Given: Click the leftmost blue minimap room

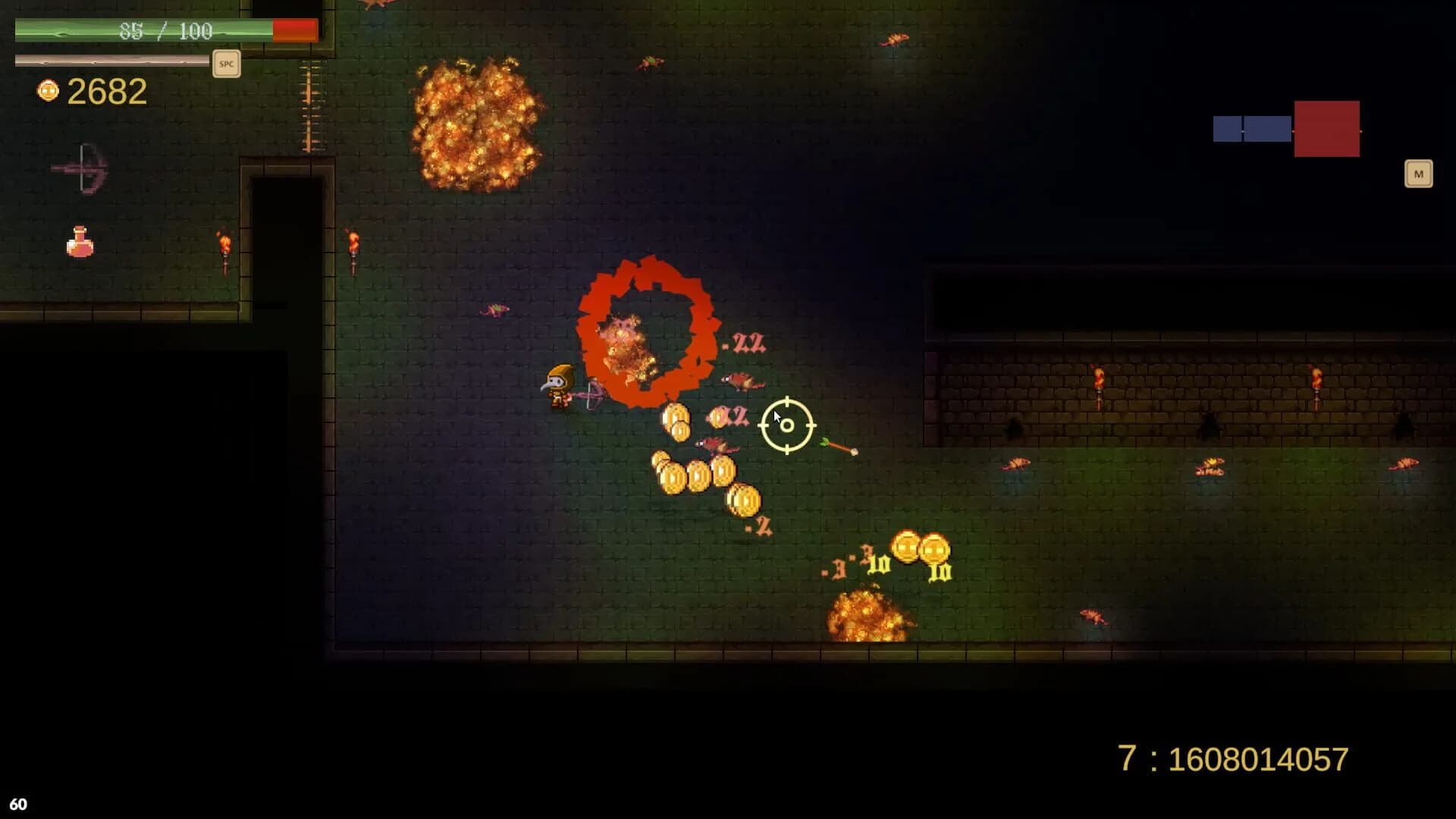Looking at the screenshot, I should [x=1228, y=129].
